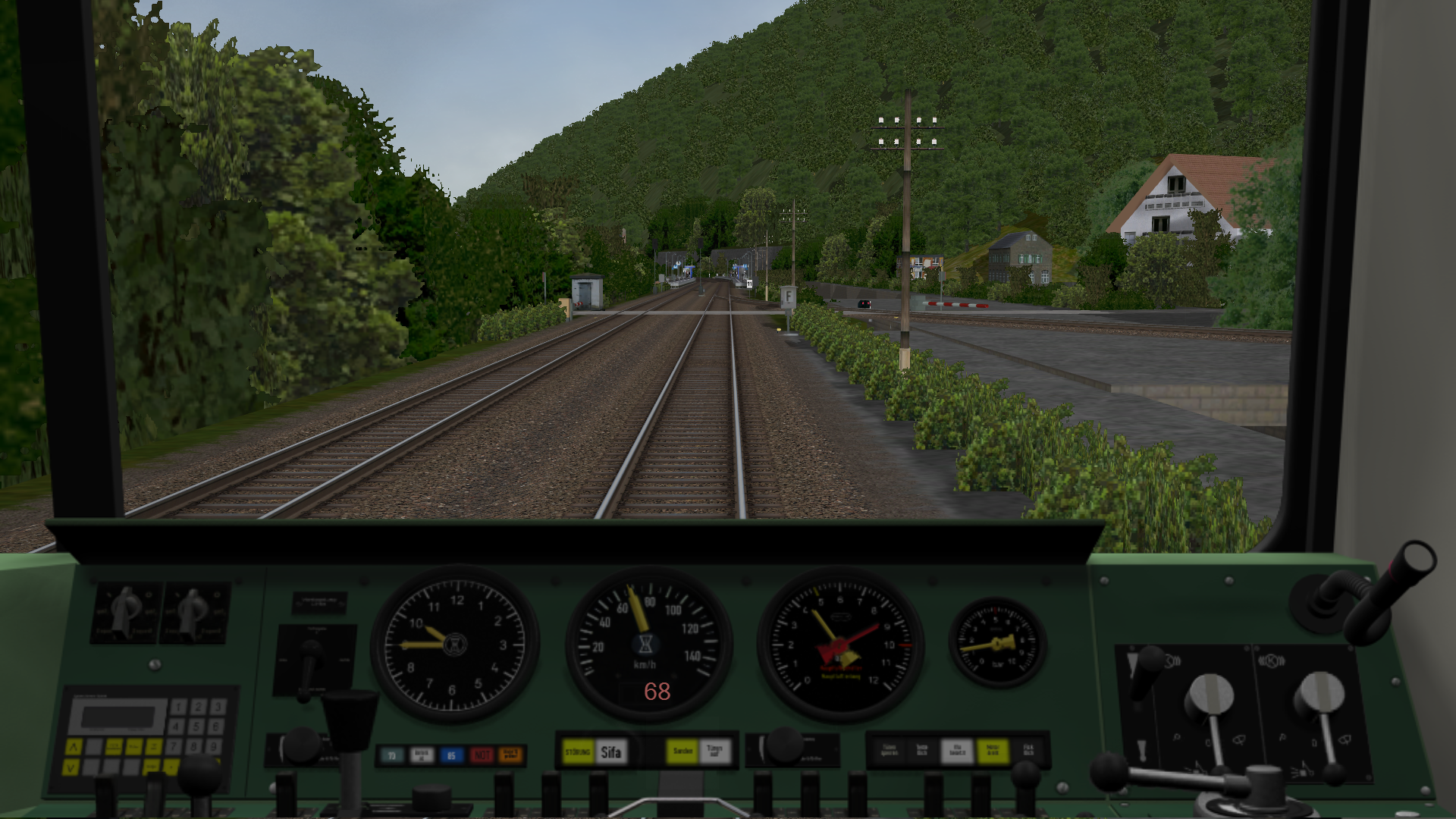1456x819 pixels.
Task: Click the yellow down-arrow keypad button
Action: 72,767
